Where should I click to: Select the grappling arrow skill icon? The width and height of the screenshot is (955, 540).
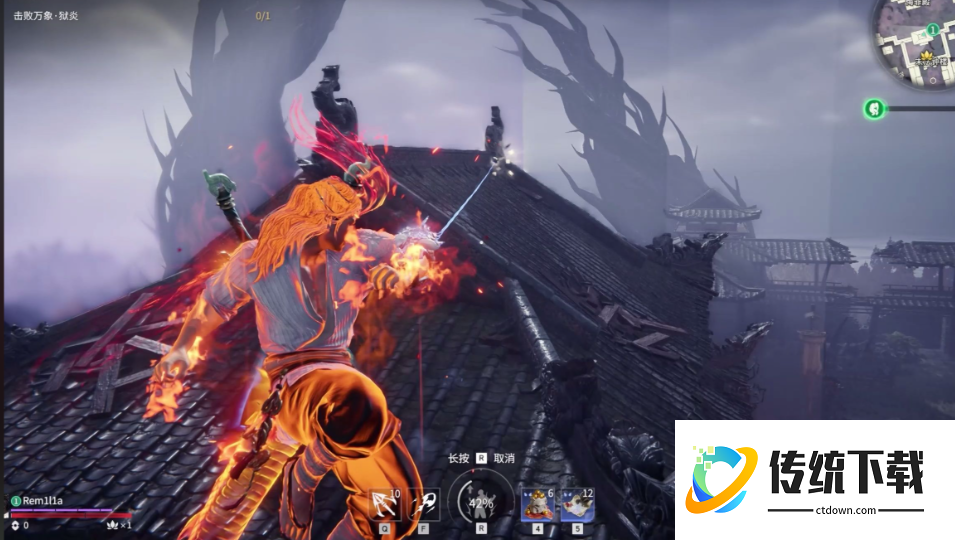(x=385, y=503)
